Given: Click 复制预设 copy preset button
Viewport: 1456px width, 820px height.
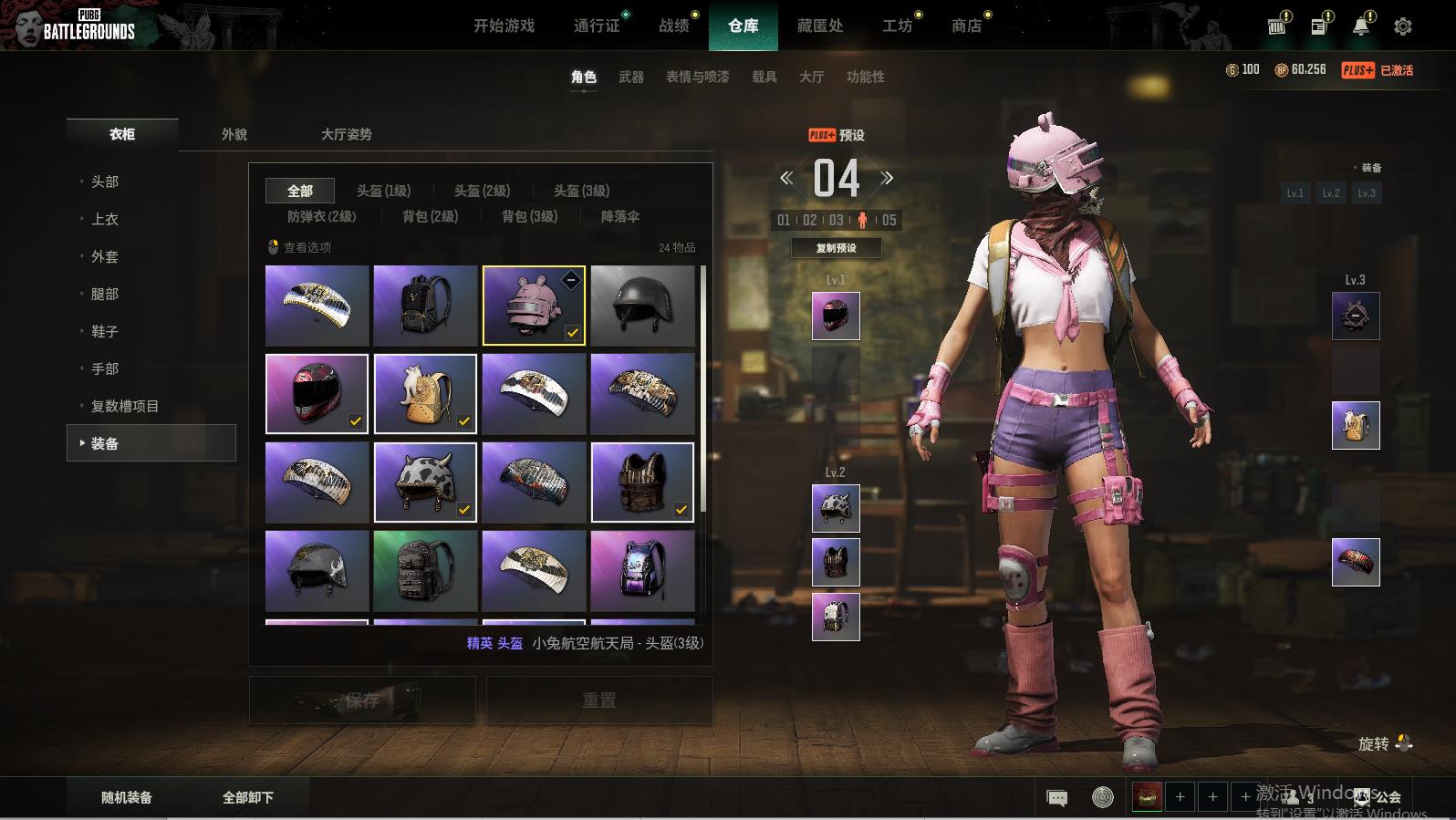Looking at the screenshot, I should tap(836, 247).
